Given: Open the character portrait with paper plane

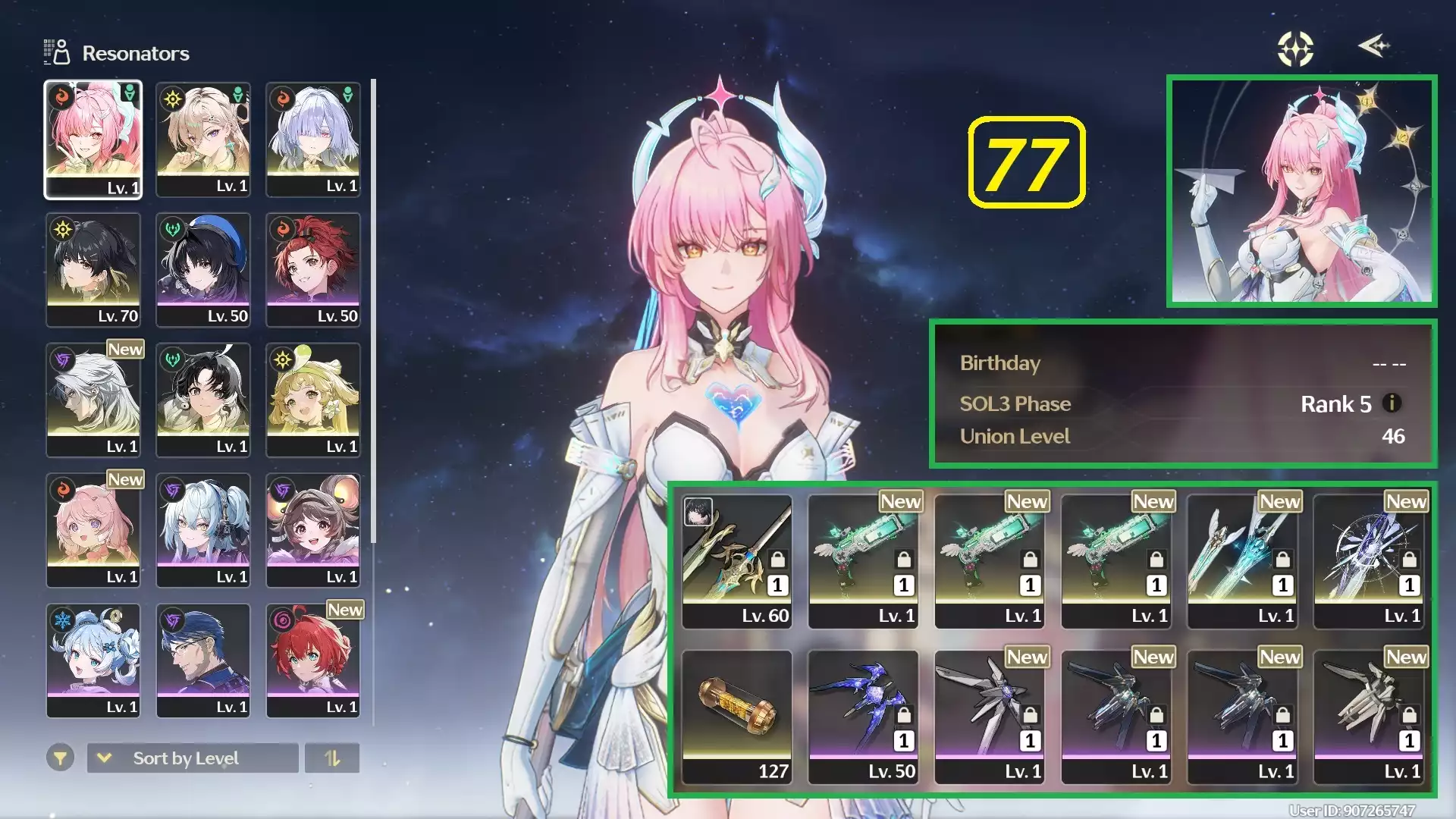Looking at the screenshot, I should [x=1301, y=191].
